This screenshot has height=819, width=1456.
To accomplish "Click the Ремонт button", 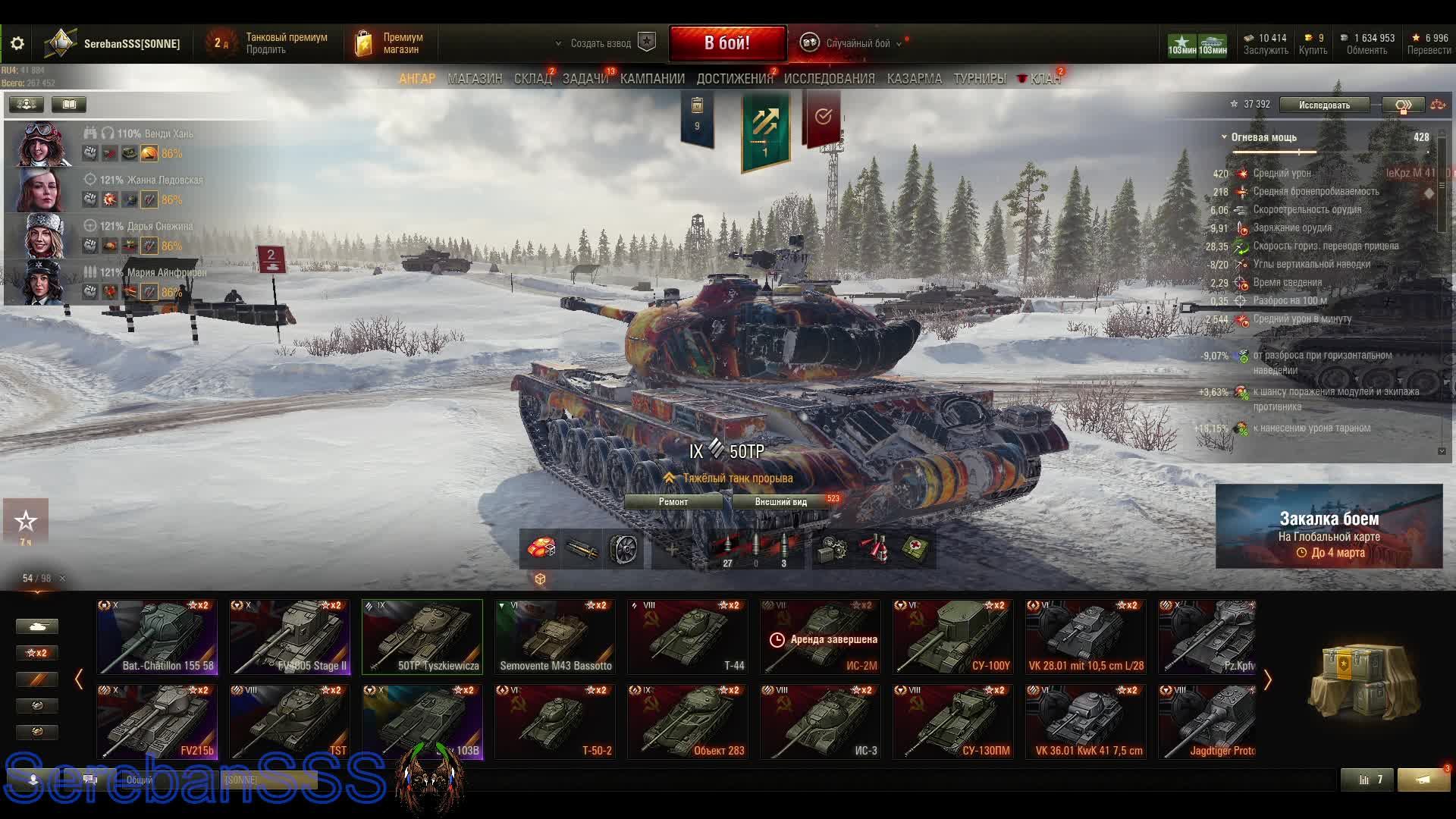I will click(x=673, y=502).
